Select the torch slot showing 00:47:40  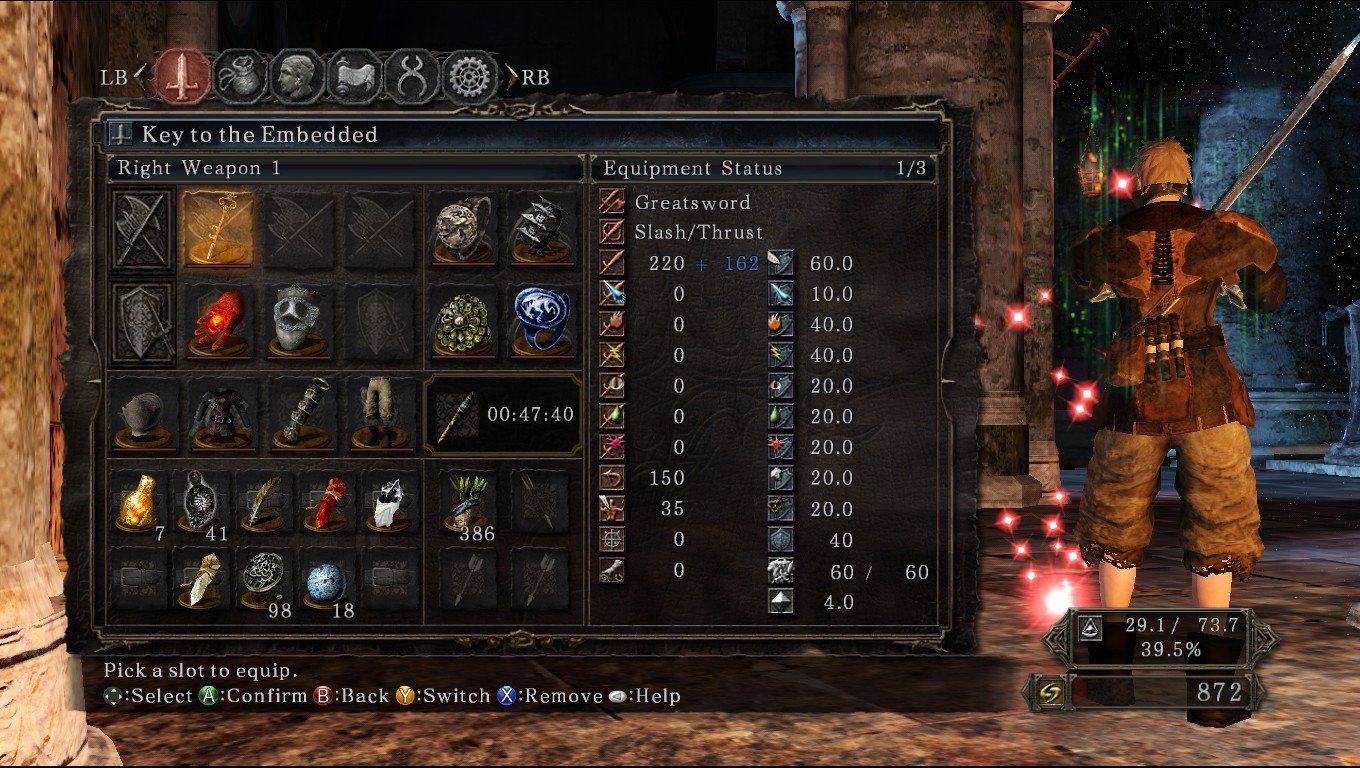click(503, 417)
